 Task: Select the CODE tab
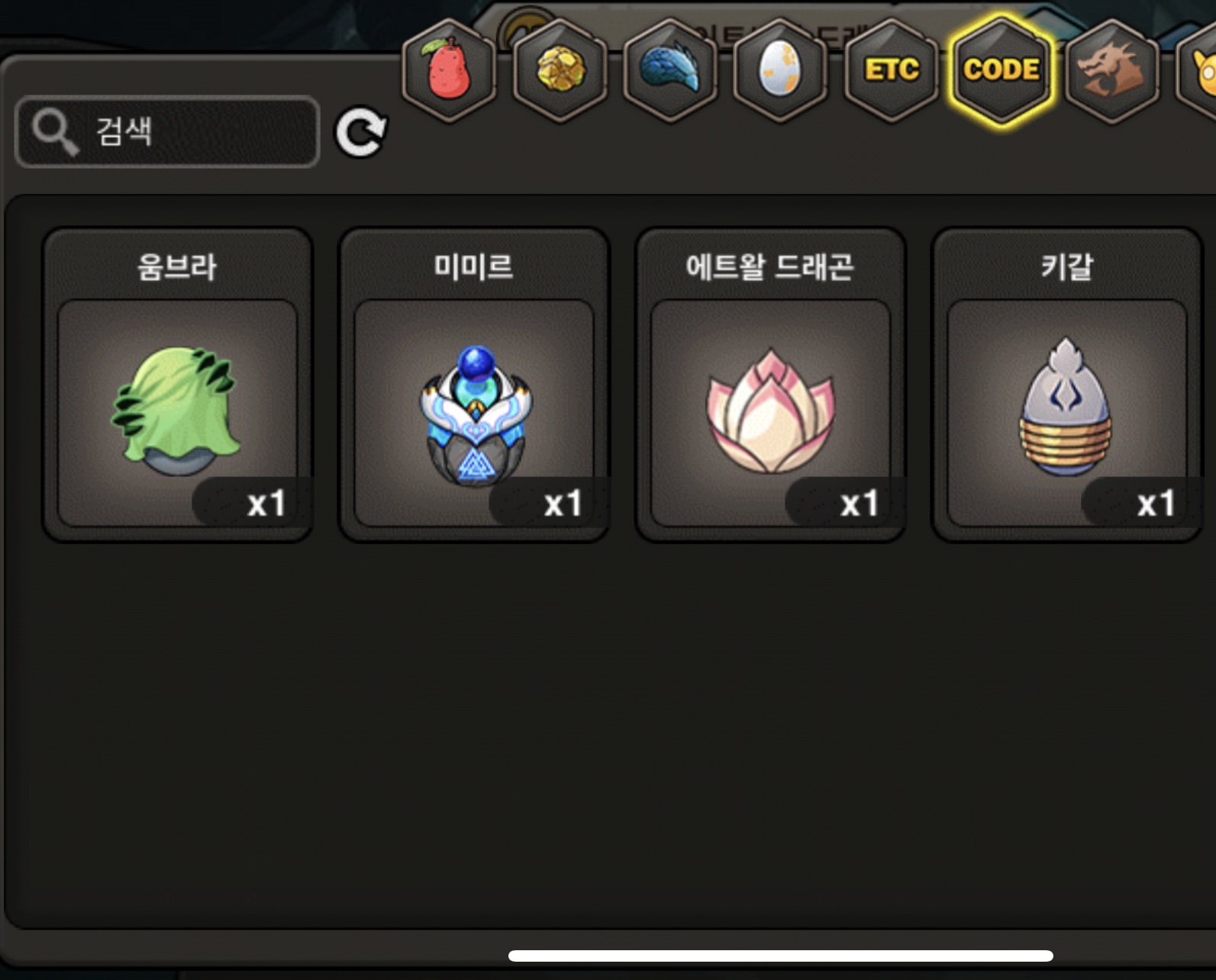coord(1001,70)
